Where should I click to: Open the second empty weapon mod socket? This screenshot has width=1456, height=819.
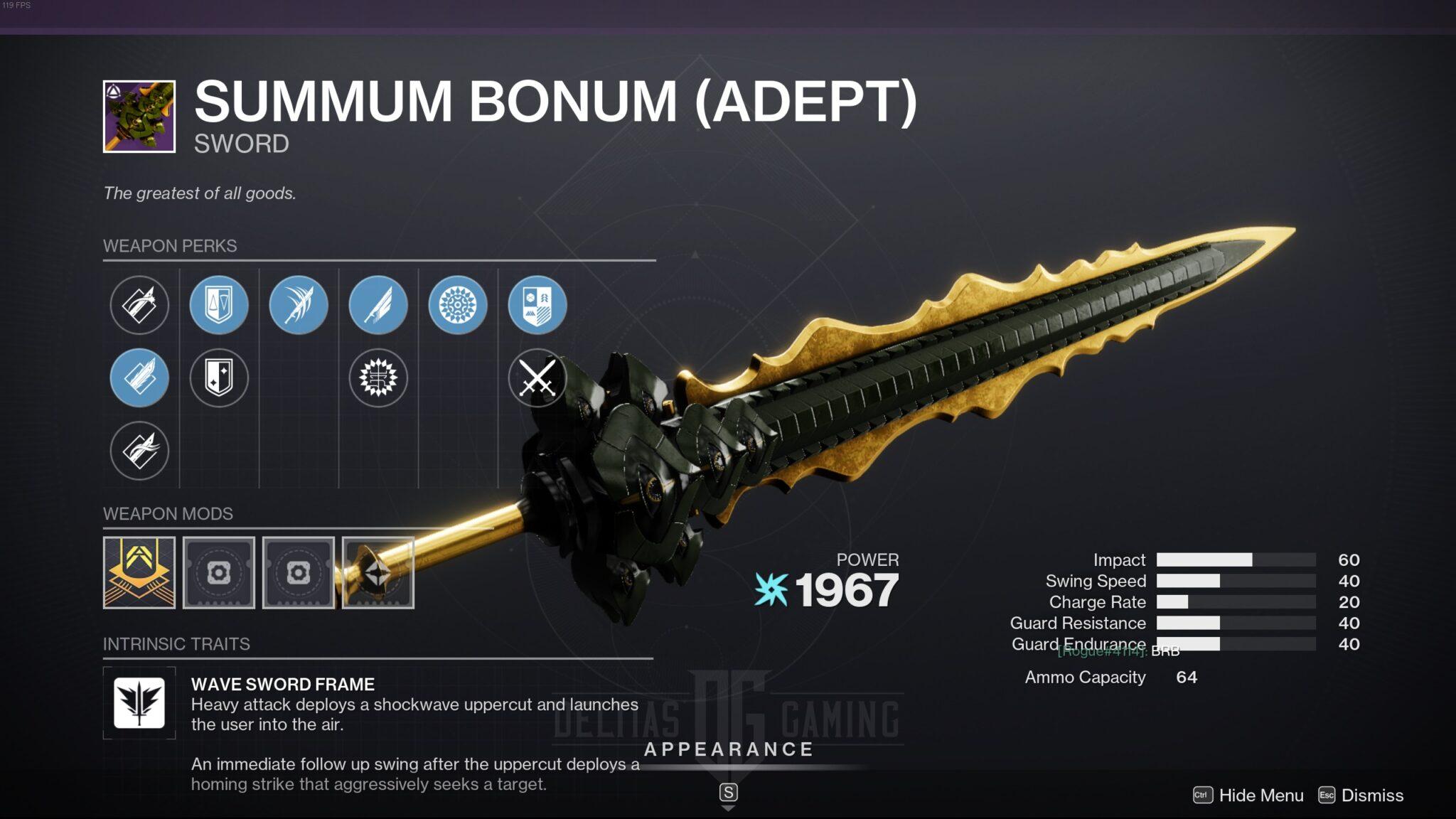pos(299,572)
